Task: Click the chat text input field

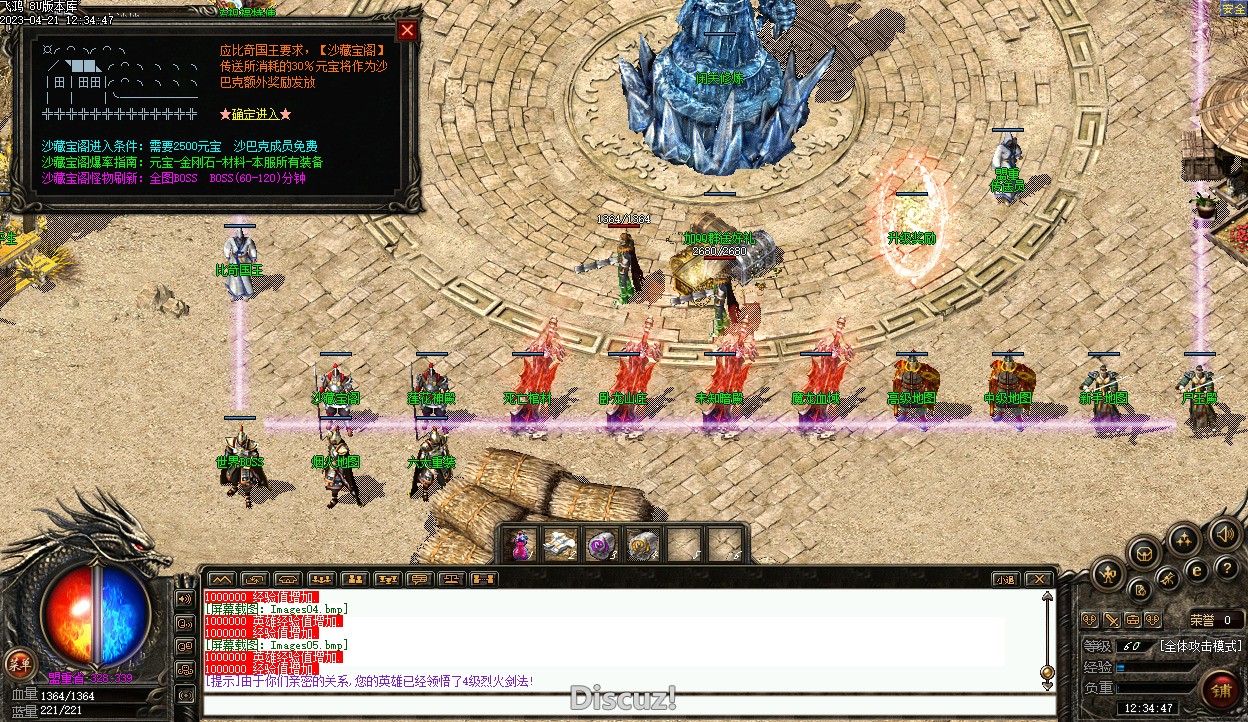Action: (x=620, y=705)
